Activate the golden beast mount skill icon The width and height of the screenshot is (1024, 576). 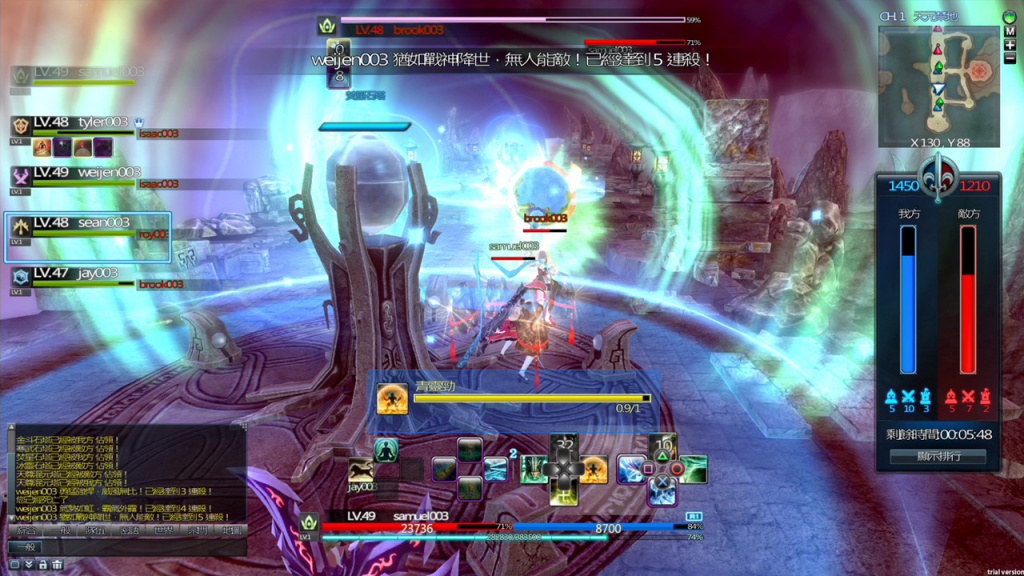tap(361, 470)
